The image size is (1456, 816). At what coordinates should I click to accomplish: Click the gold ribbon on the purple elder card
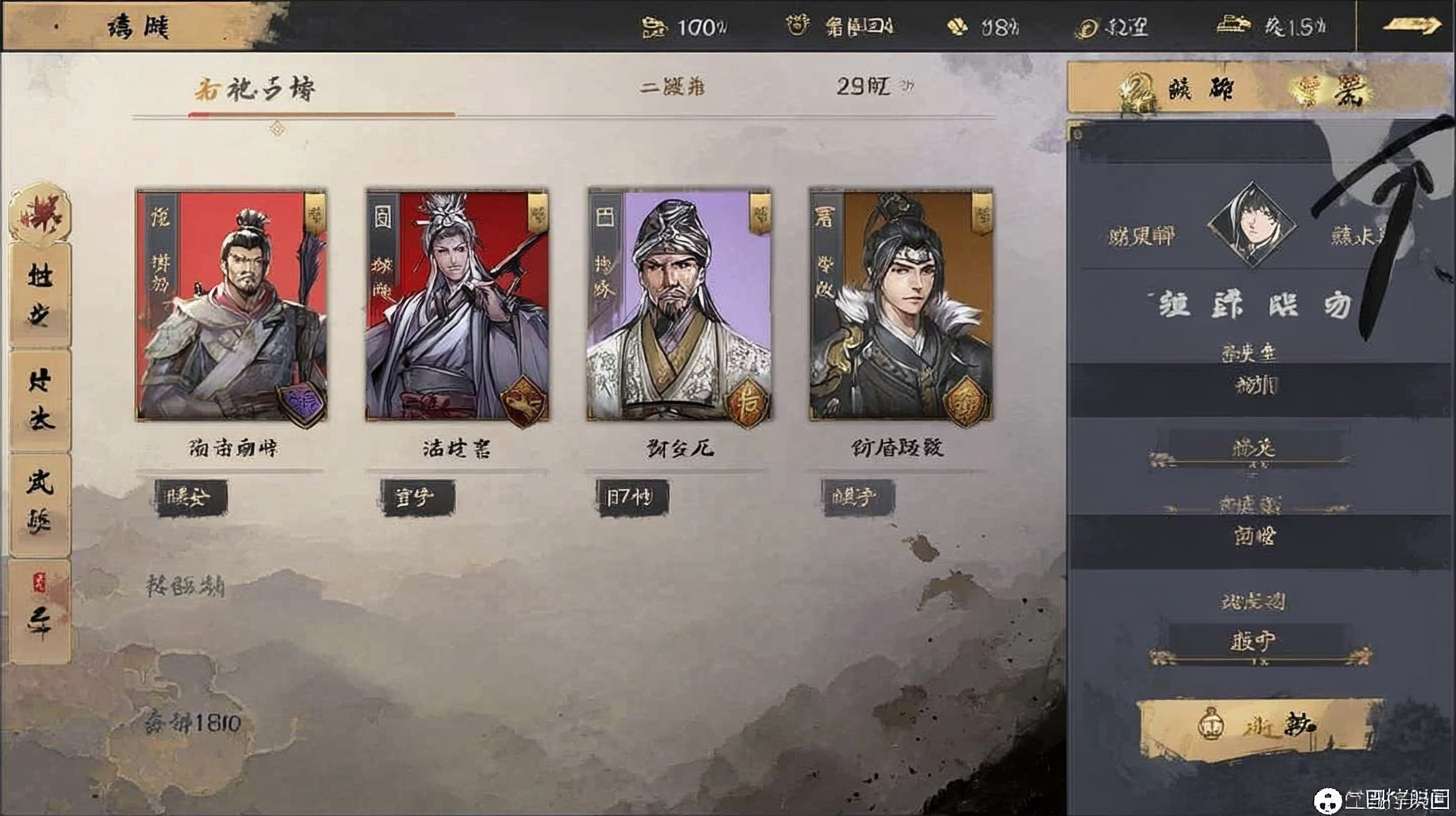[760, 213]
